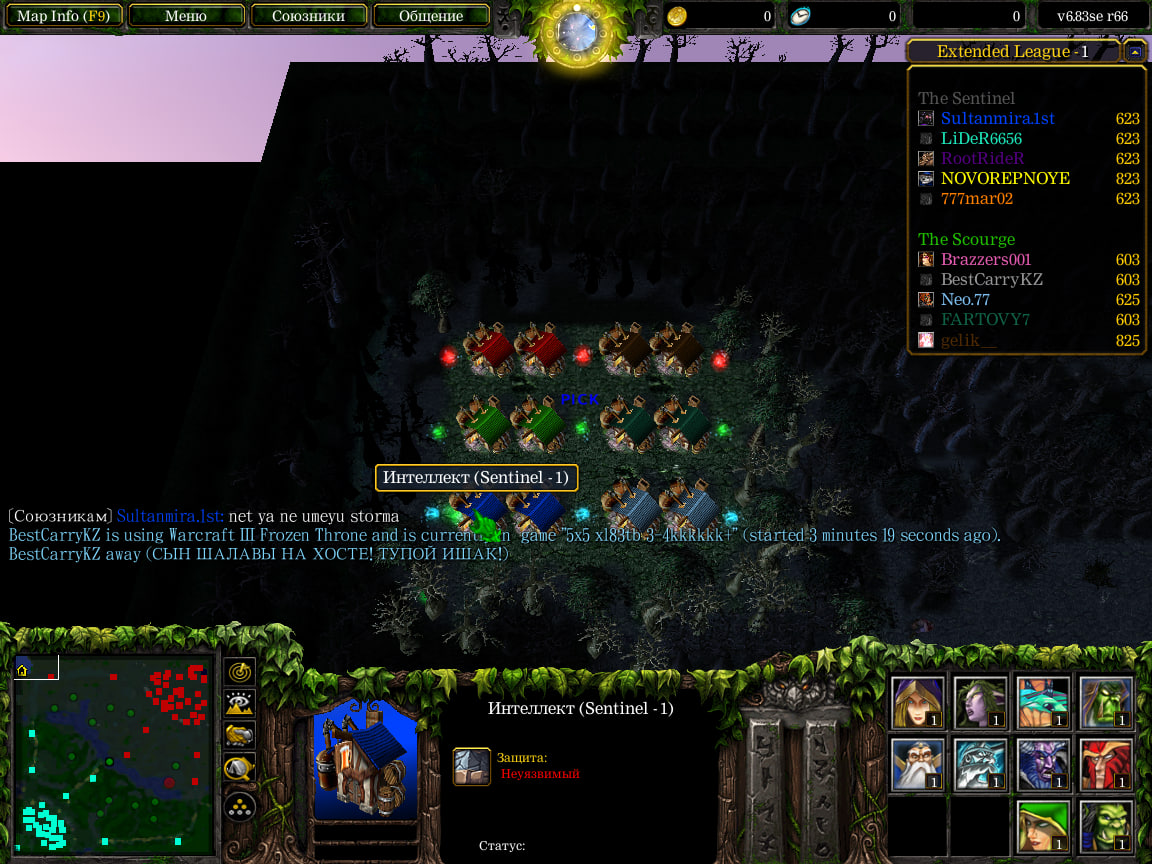Pick the Crystal Maiden purple-hooded hero
Viewport: 1152px width, 864px height.
coord(918,703)
